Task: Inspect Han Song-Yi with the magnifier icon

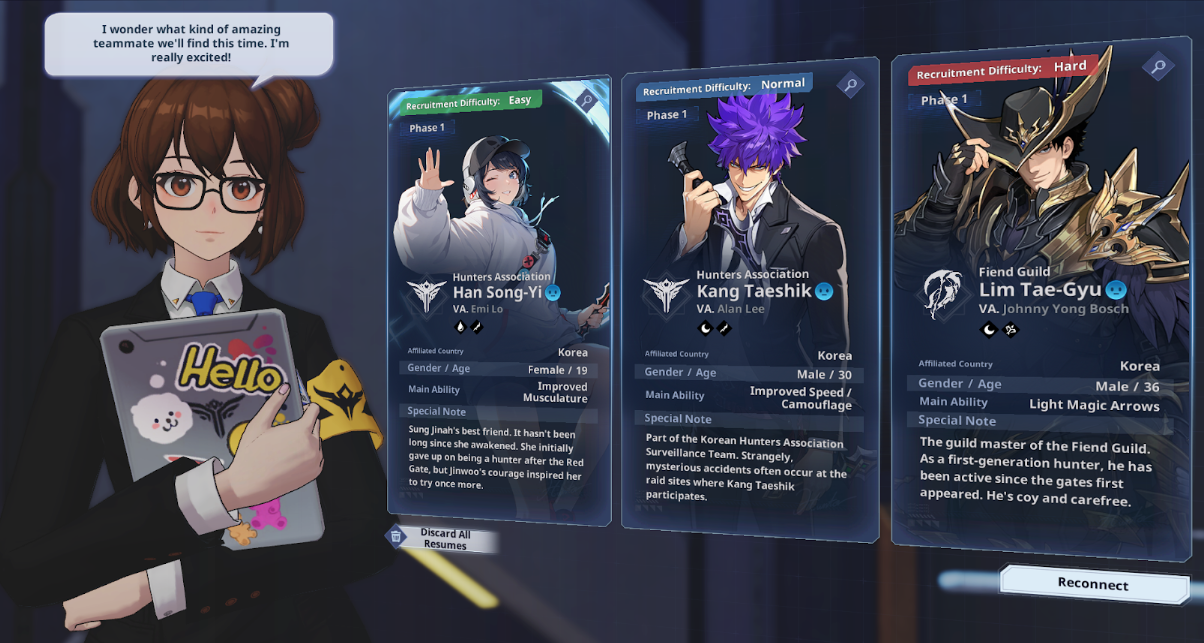Action: coord(586,100)
